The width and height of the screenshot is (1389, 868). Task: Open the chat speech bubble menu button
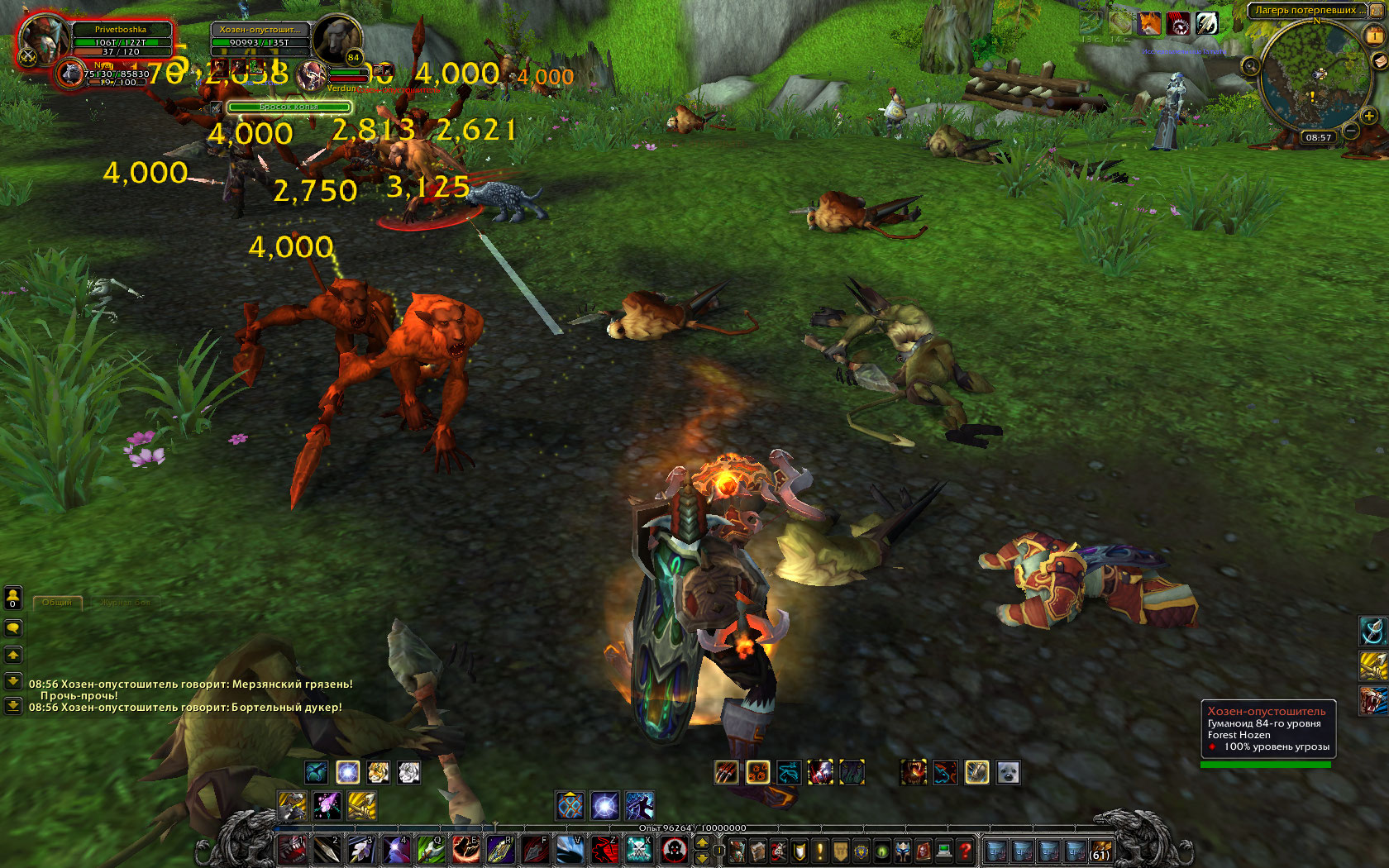(13, 628)
